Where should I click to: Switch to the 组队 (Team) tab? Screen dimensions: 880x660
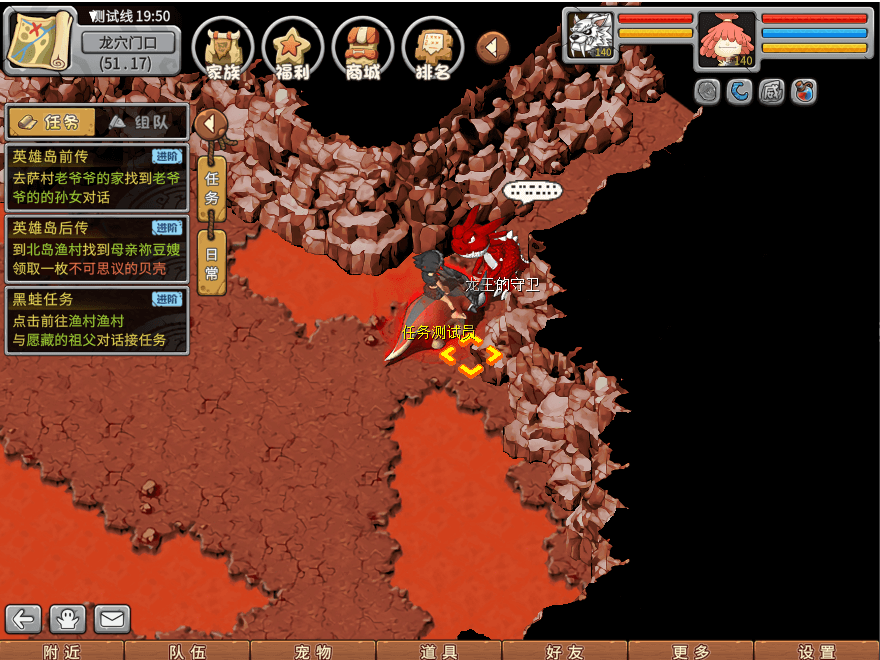(142, 122)
